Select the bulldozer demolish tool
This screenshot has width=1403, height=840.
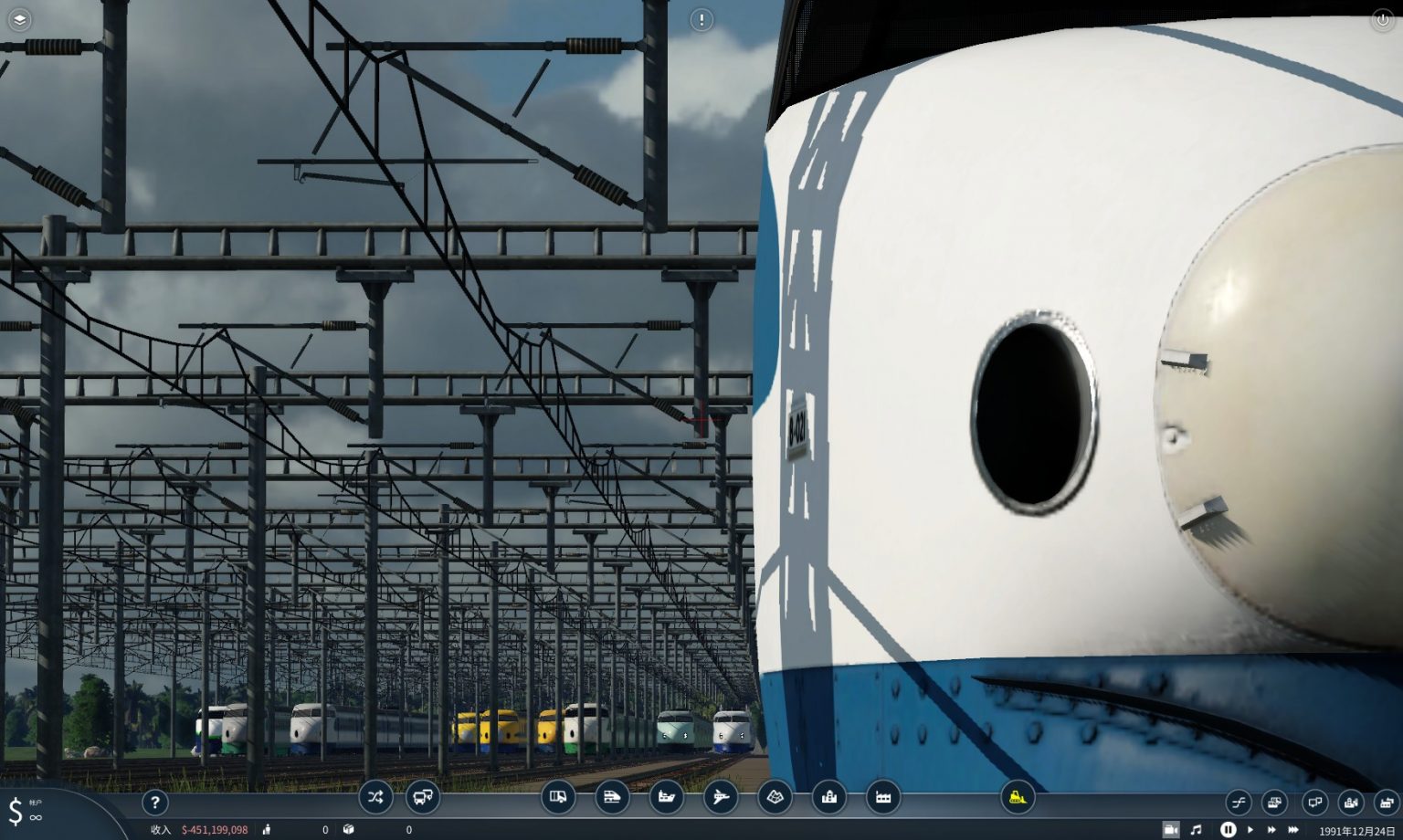coord(1017,797)
